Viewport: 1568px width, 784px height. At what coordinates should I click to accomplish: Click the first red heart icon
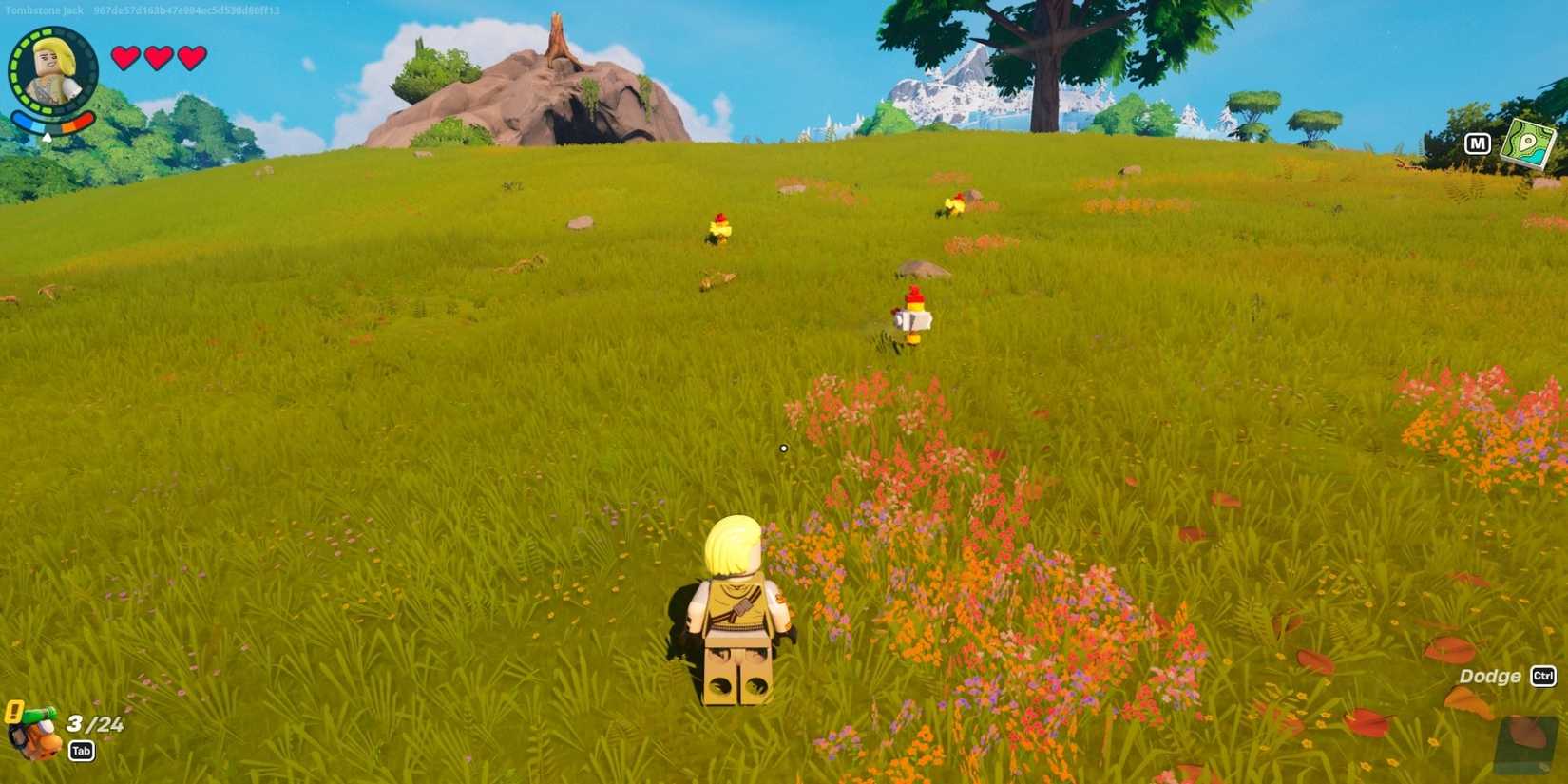click(x=124, y=59)
